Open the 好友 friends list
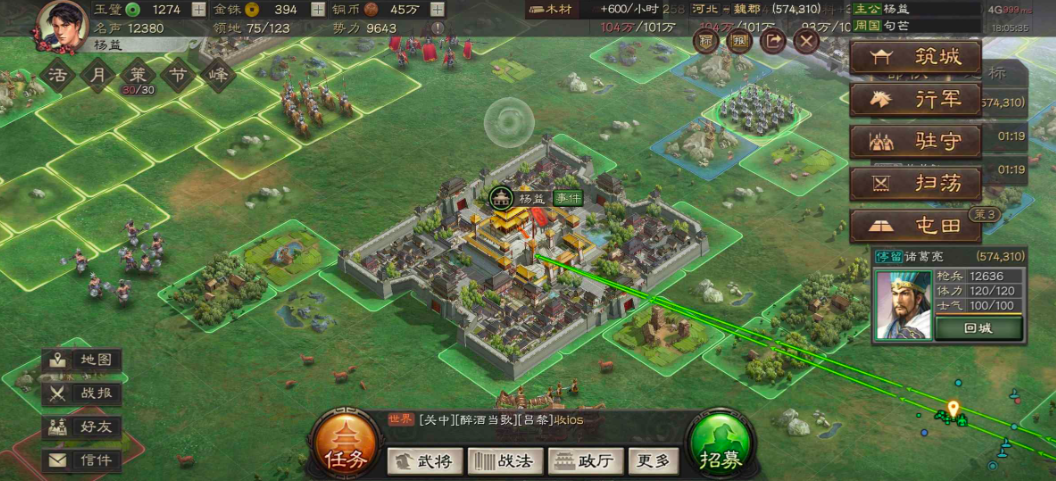Viewport: 1056px width, 481px height. click(x=83, y=427)
